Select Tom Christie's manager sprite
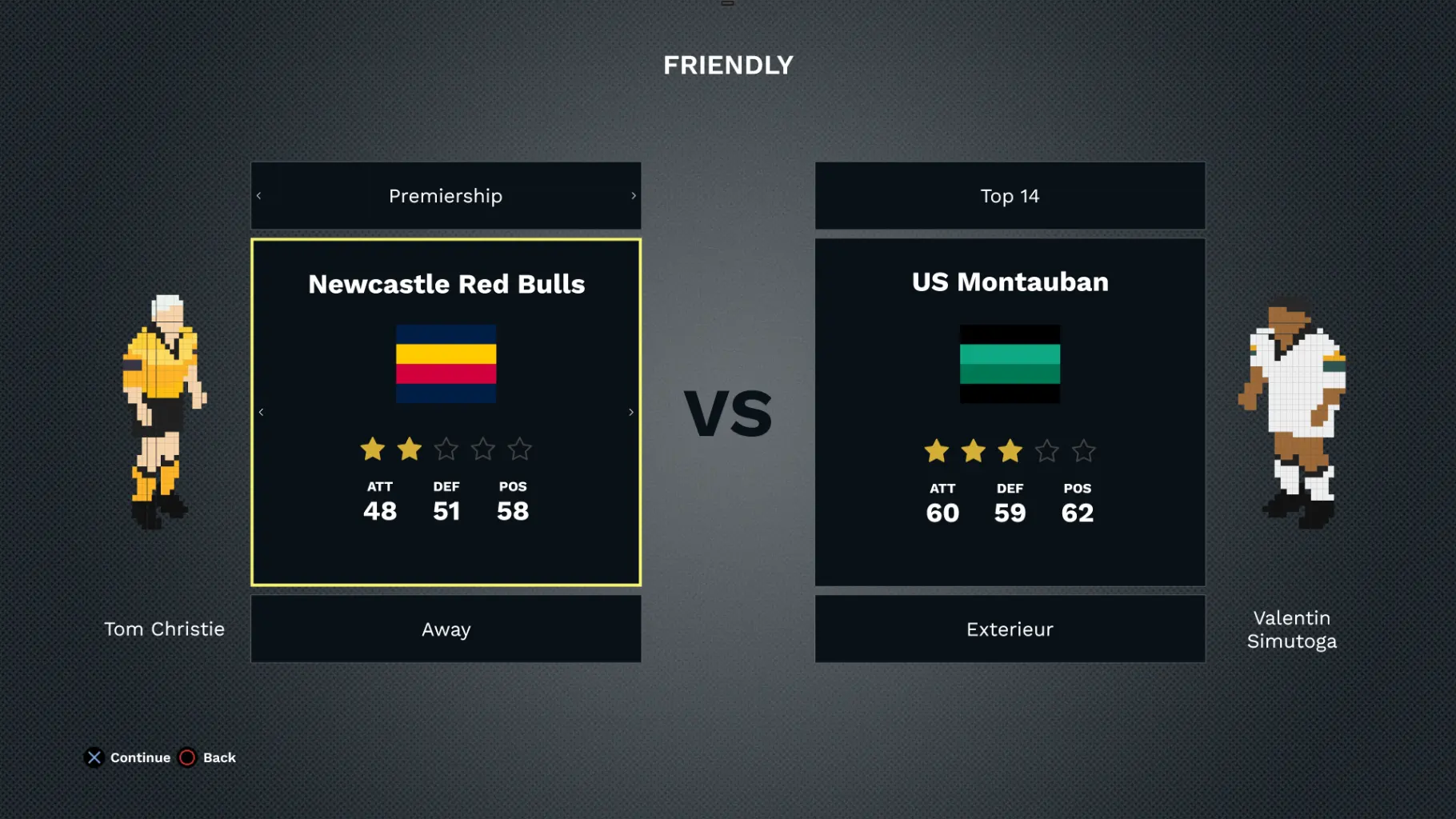1456x819 pixels. point(164,408)
